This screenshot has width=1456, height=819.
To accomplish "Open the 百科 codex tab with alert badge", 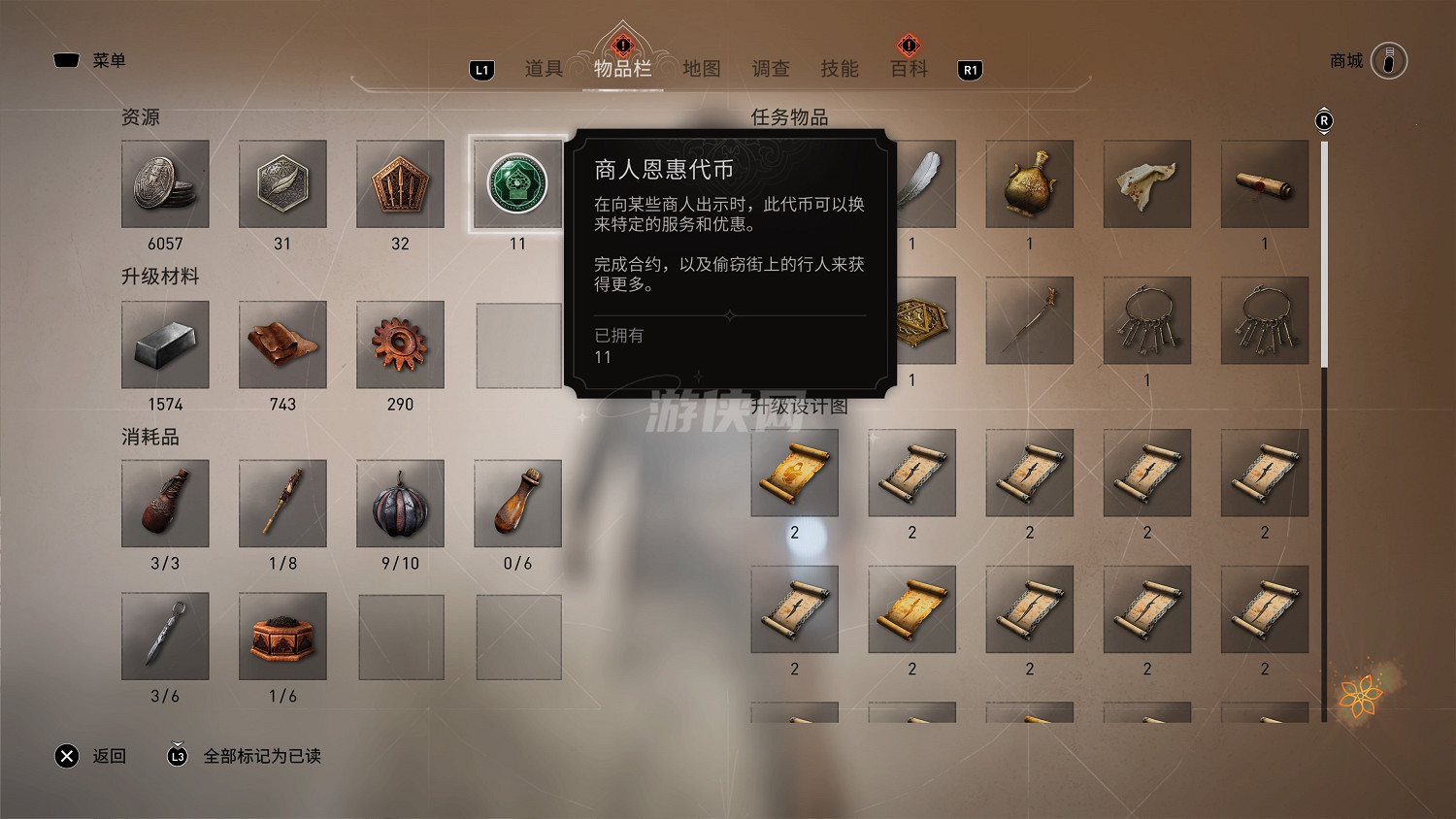I will point(908,69).
